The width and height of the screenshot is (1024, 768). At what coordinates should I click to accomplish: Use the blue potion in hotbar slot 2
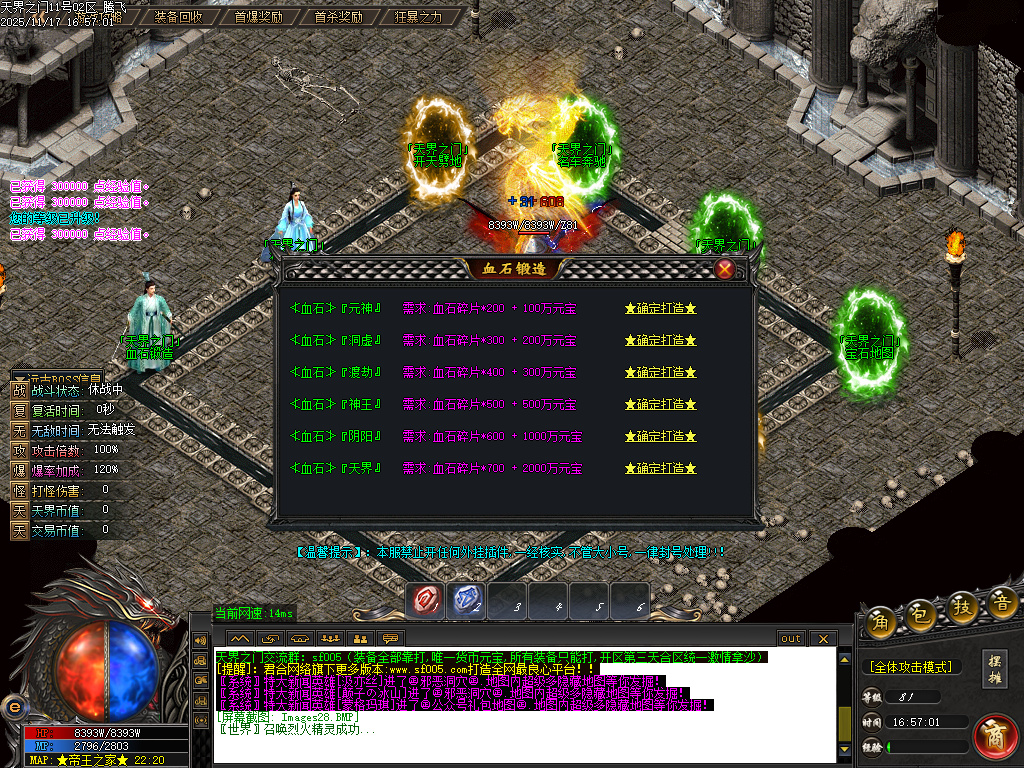tap(466, 600)
